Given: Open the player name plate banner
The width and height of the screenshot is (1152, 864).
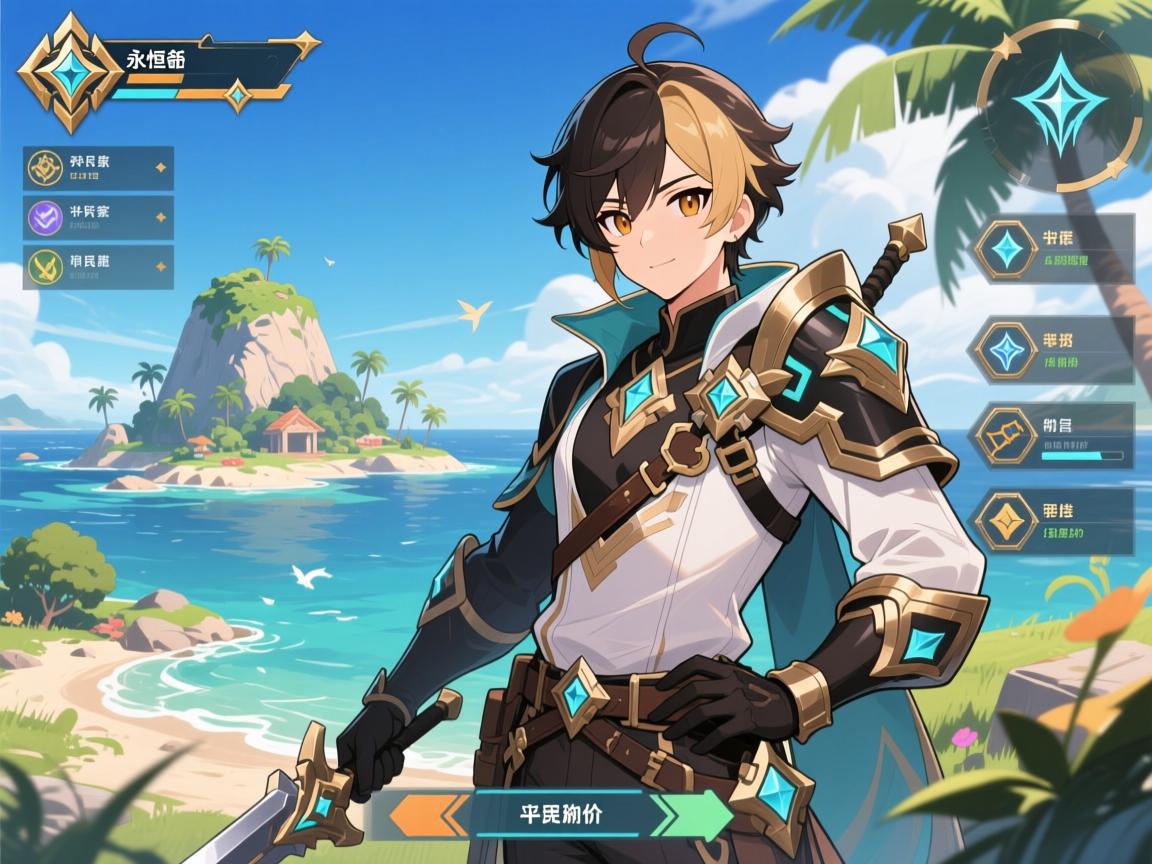Looking at the screenshot, I should 205,67.
